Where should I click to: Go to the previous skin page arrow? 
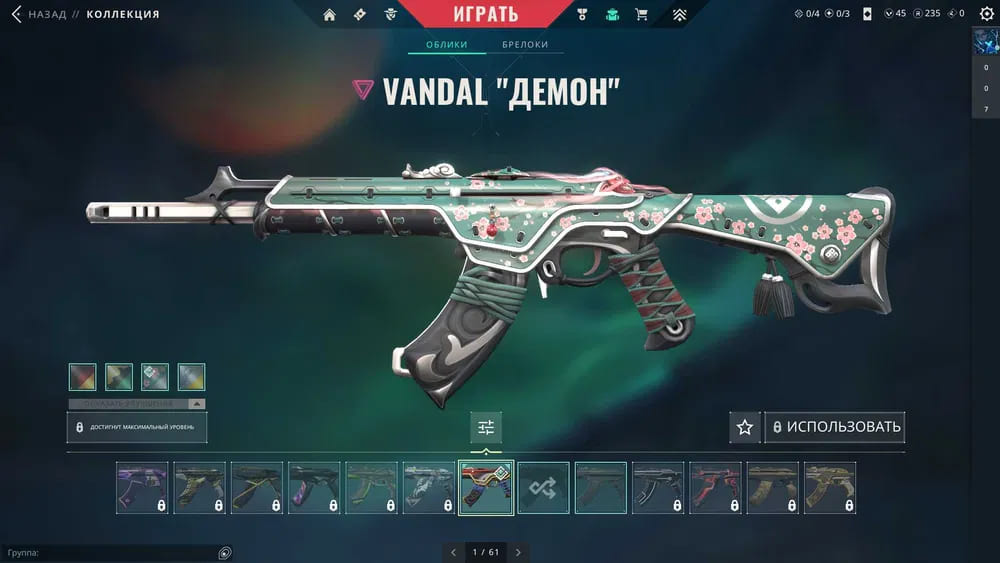[x=453, y=552]
